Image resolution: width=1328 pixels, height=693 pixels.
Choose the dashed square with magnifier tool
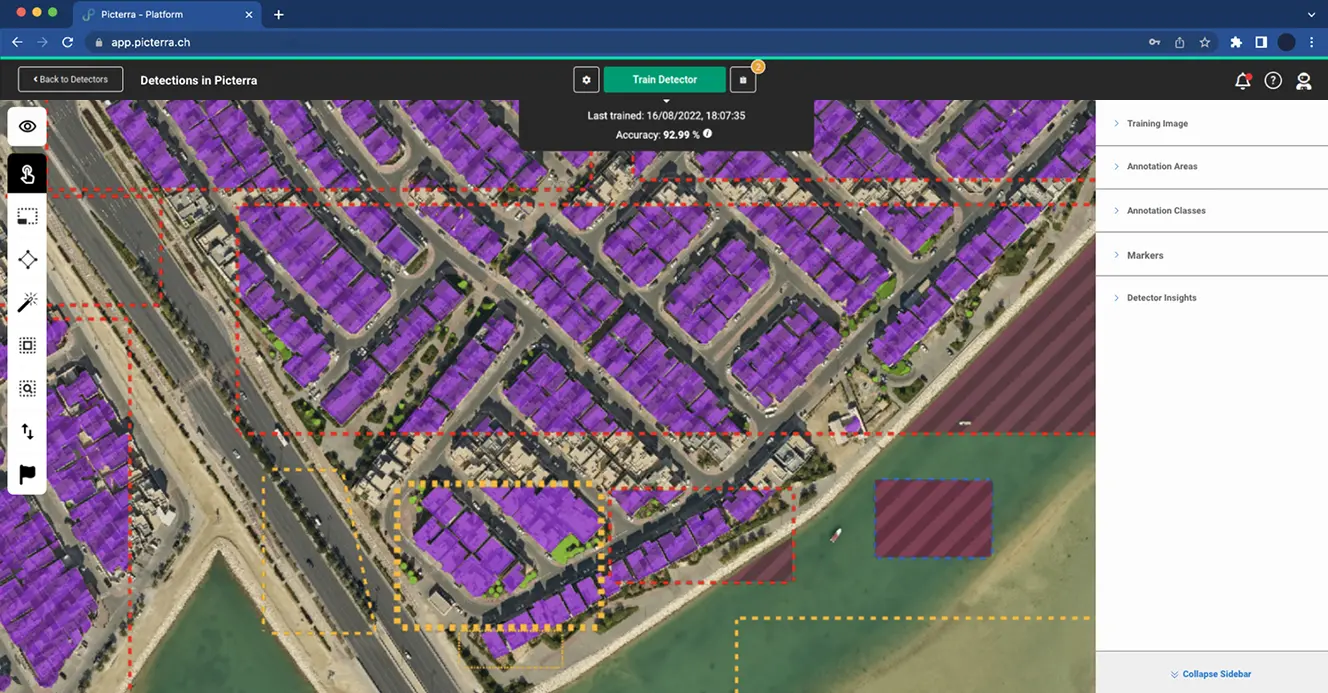click(27, 388)
